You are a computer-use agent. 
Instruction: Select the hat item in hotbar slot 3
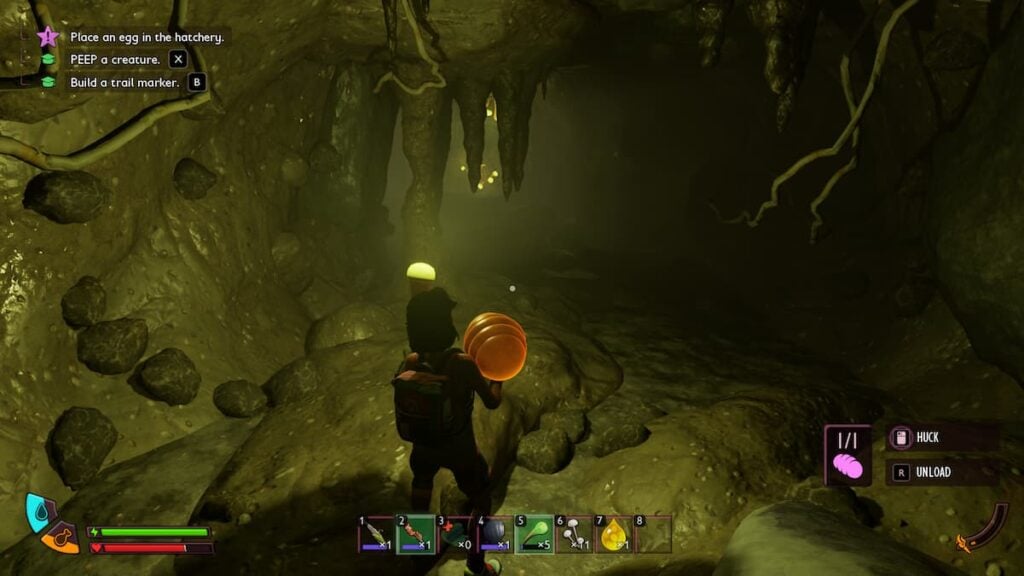click(455, 534)
